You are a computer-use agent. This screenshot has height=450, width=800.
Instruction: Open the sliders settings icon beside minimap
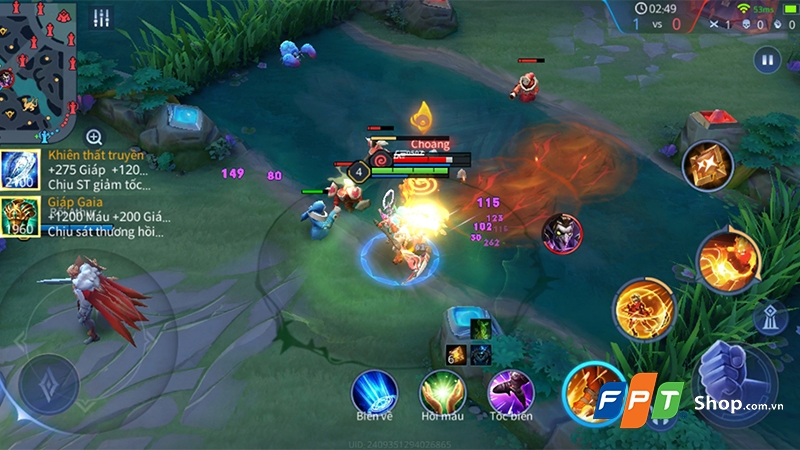pos(101,18)
